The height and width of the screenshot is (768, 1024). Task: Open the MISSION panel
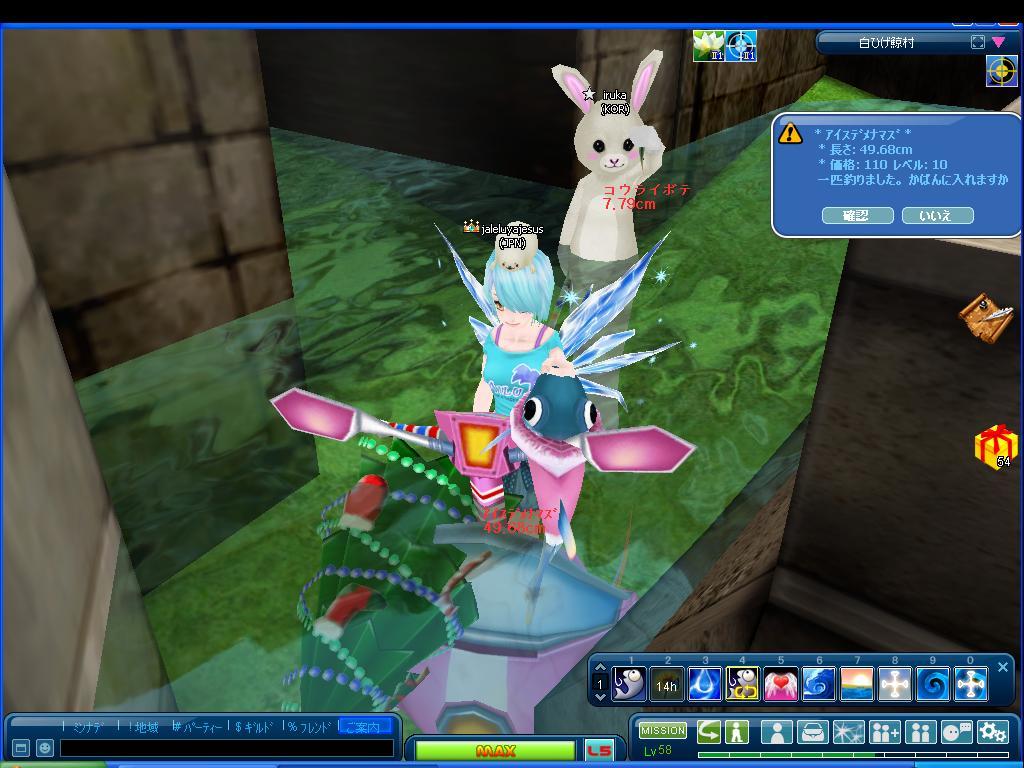663,731
